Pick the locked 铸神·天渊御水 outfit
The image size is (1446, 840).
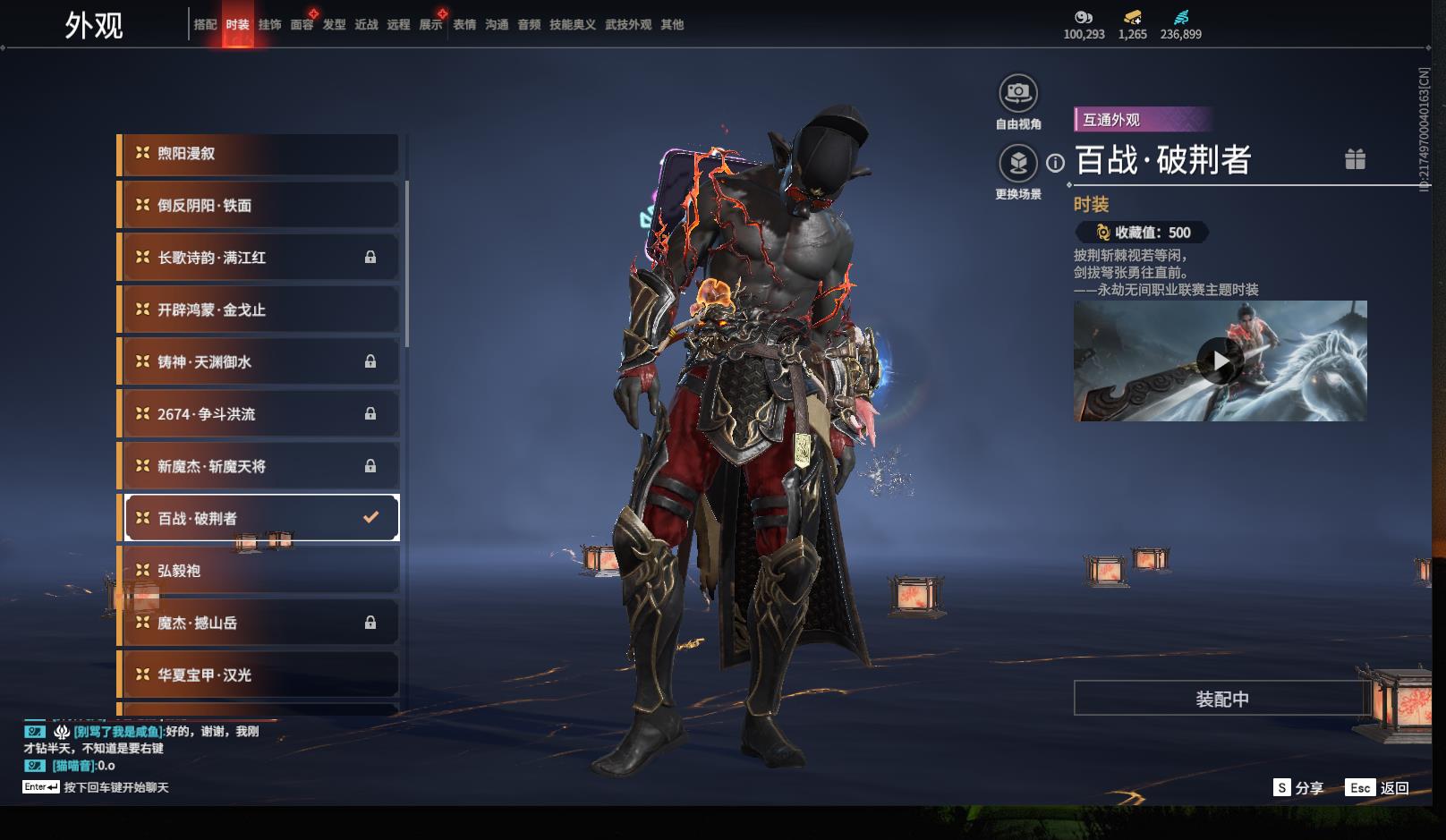(259, 362)
